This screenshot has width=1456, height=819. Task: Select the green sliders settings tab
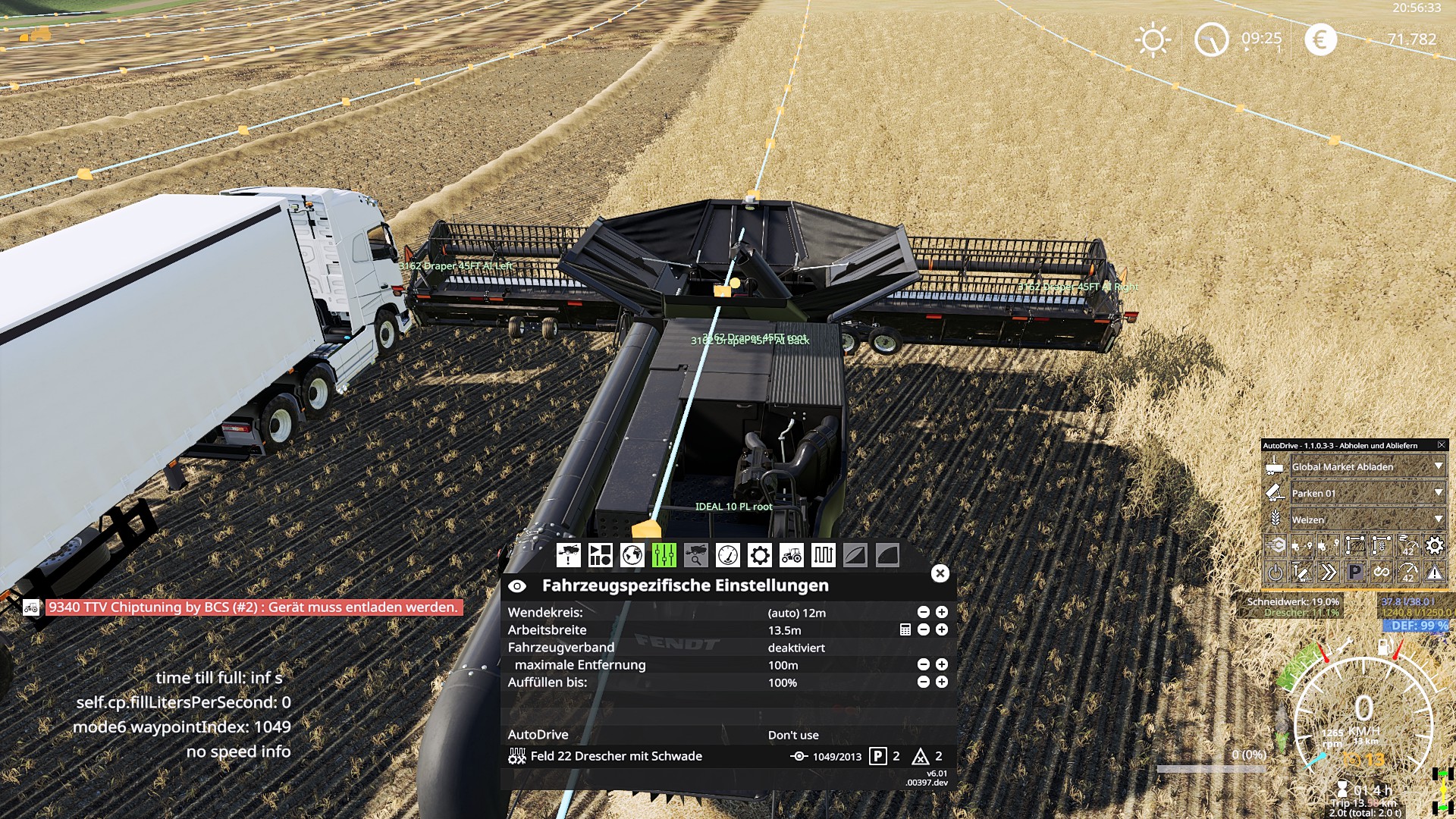click(x=664, y=555)
